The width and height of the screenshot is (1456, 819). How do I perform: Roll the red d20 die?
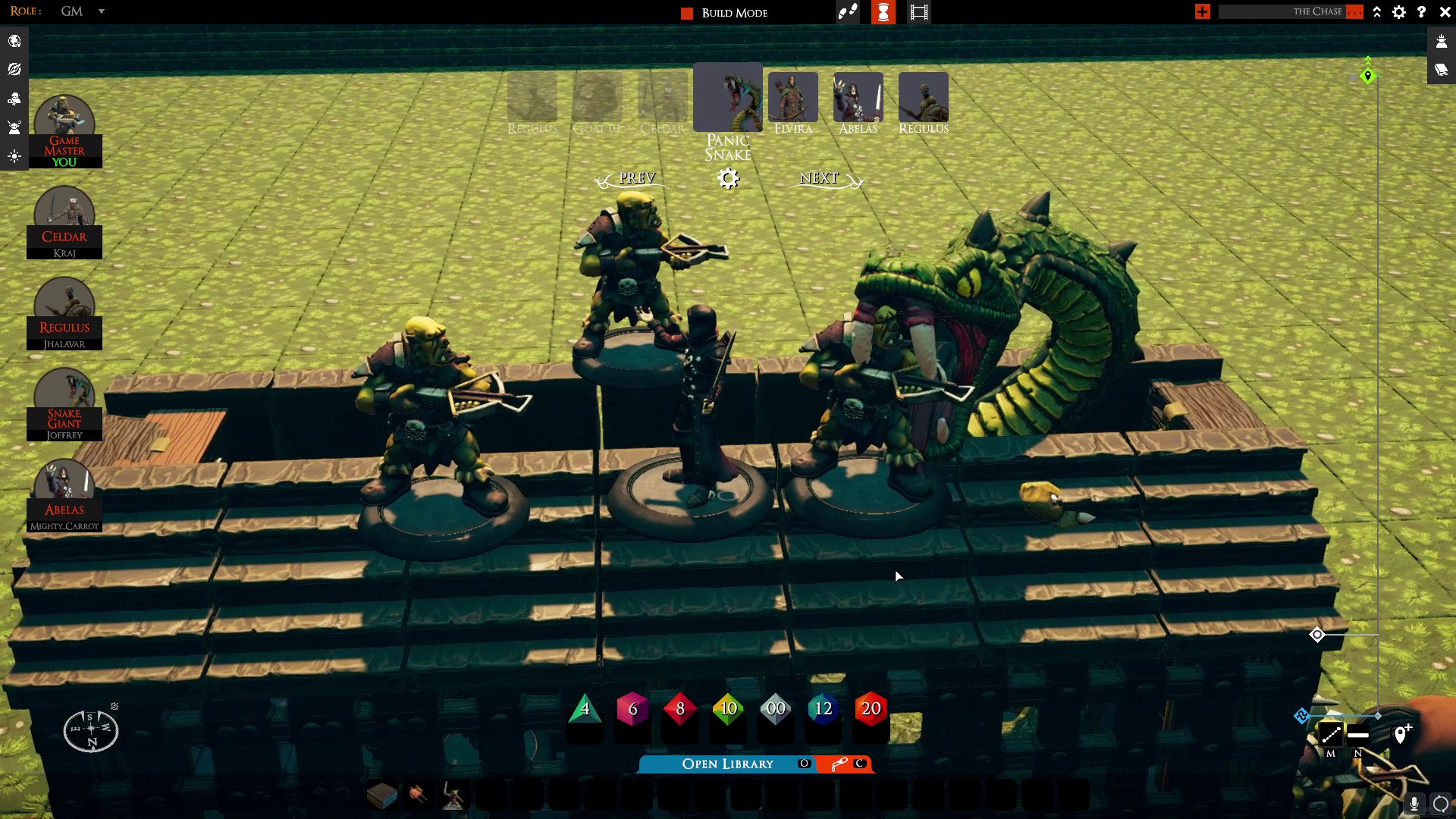(871, 709)
